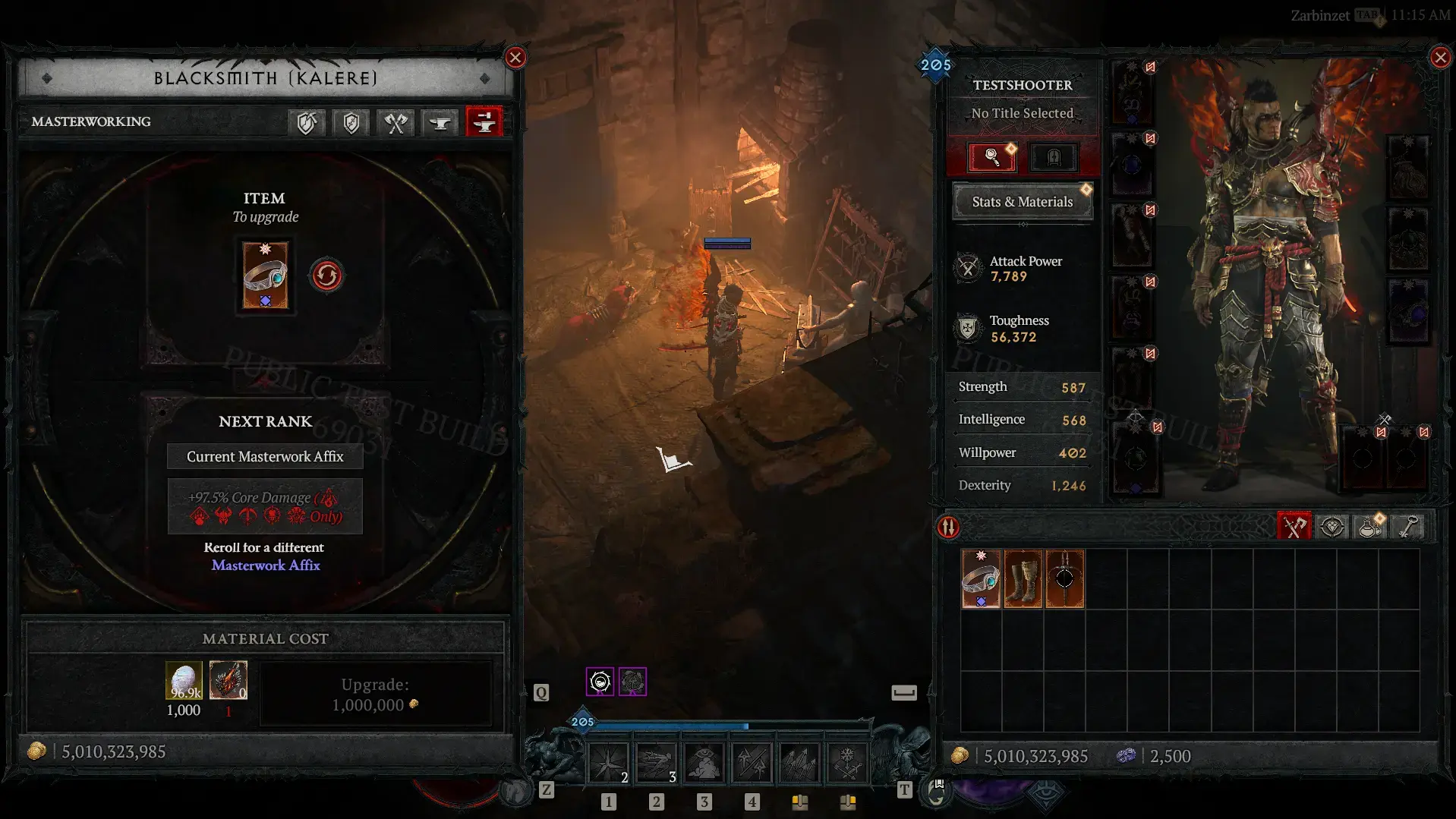Open the consumables inventory tab with flask icon
1456x819 pixels.
tap(1370, 527)
